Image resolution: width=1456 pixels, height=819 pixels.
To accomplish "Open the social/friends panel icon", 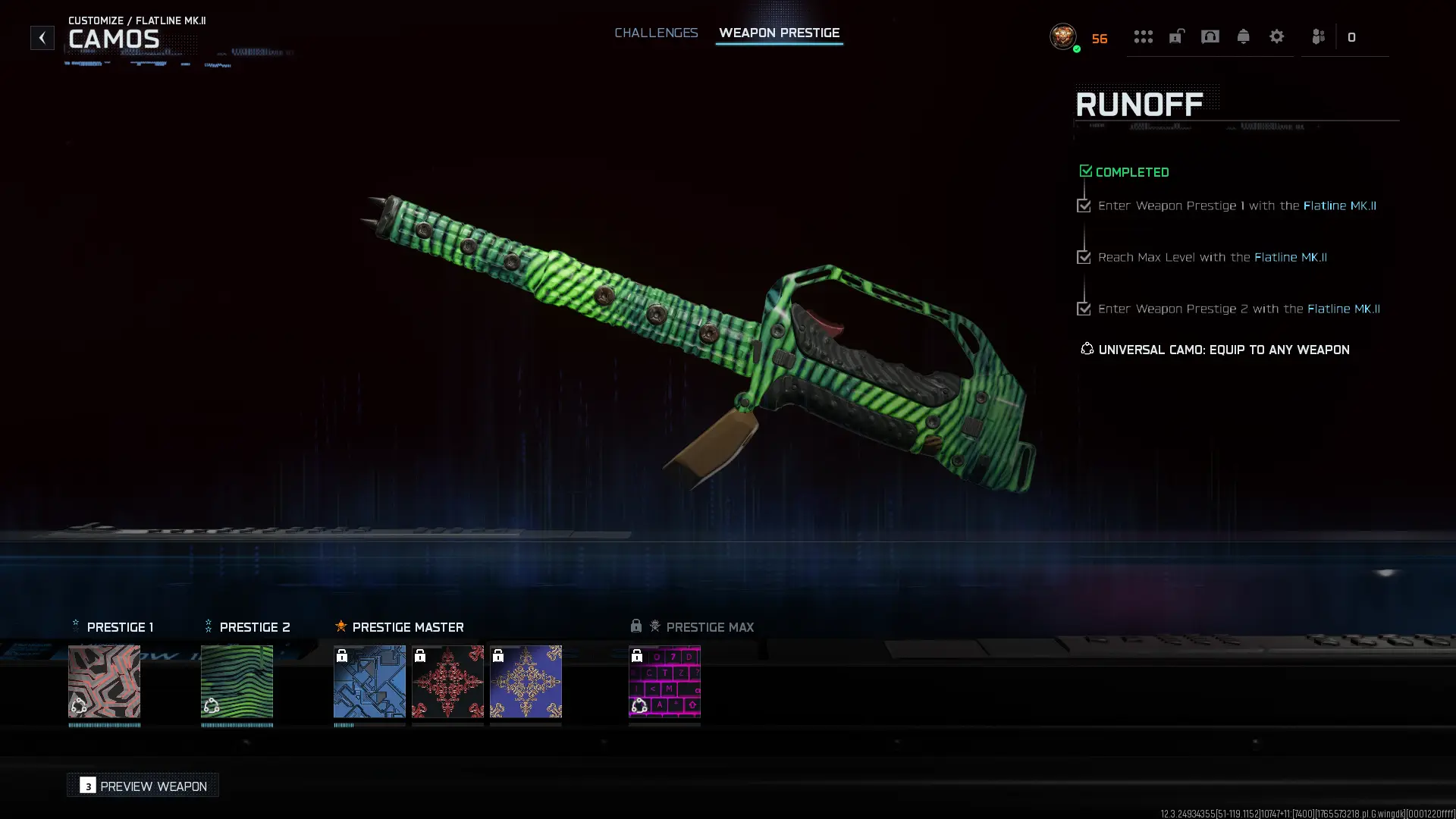I will [1317, 36].
